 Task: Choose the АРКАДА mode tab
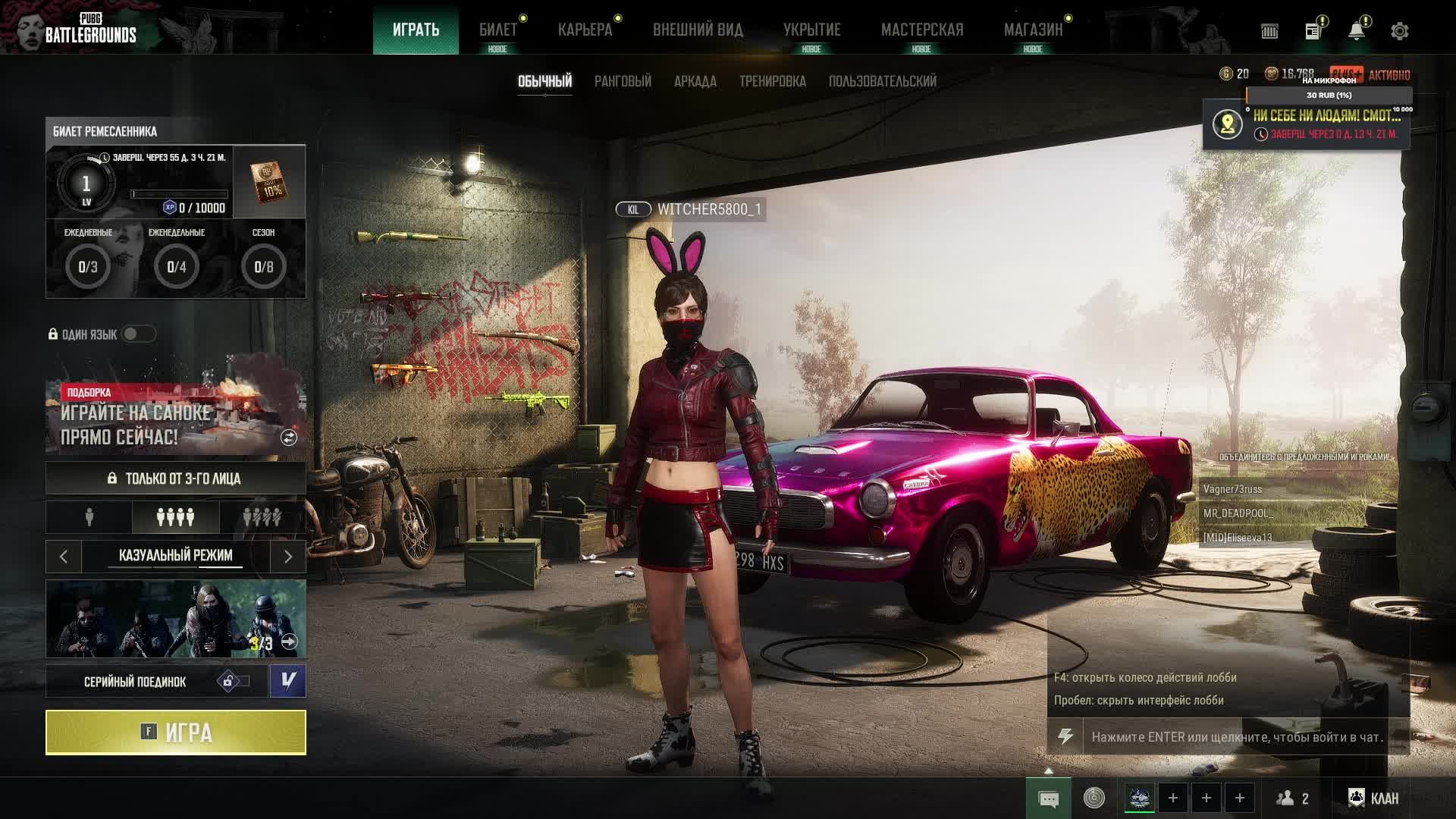coord(695,81)
